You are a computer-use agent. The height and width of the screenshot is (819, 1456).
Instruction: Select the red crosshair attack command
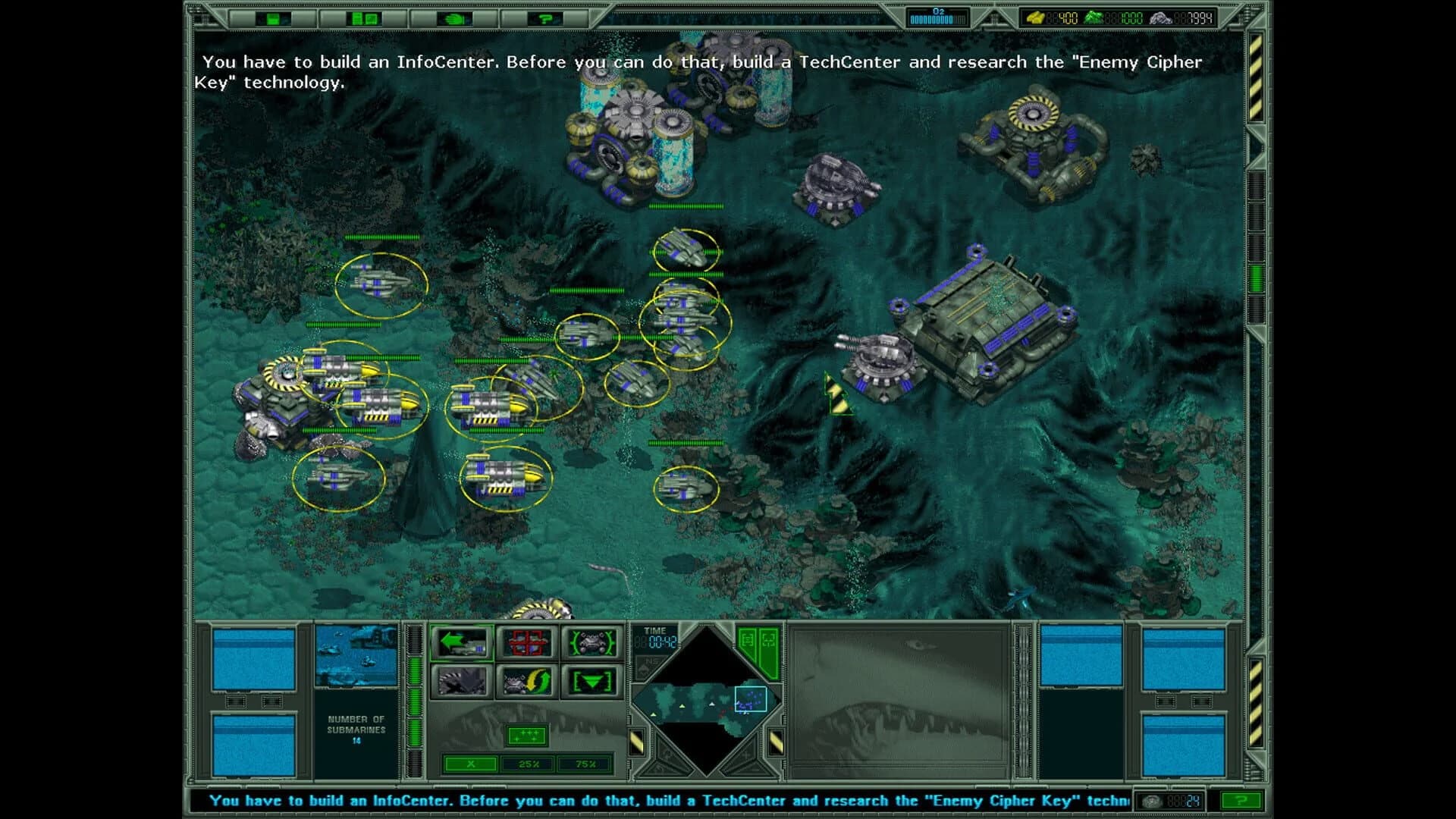click(526, 642)
